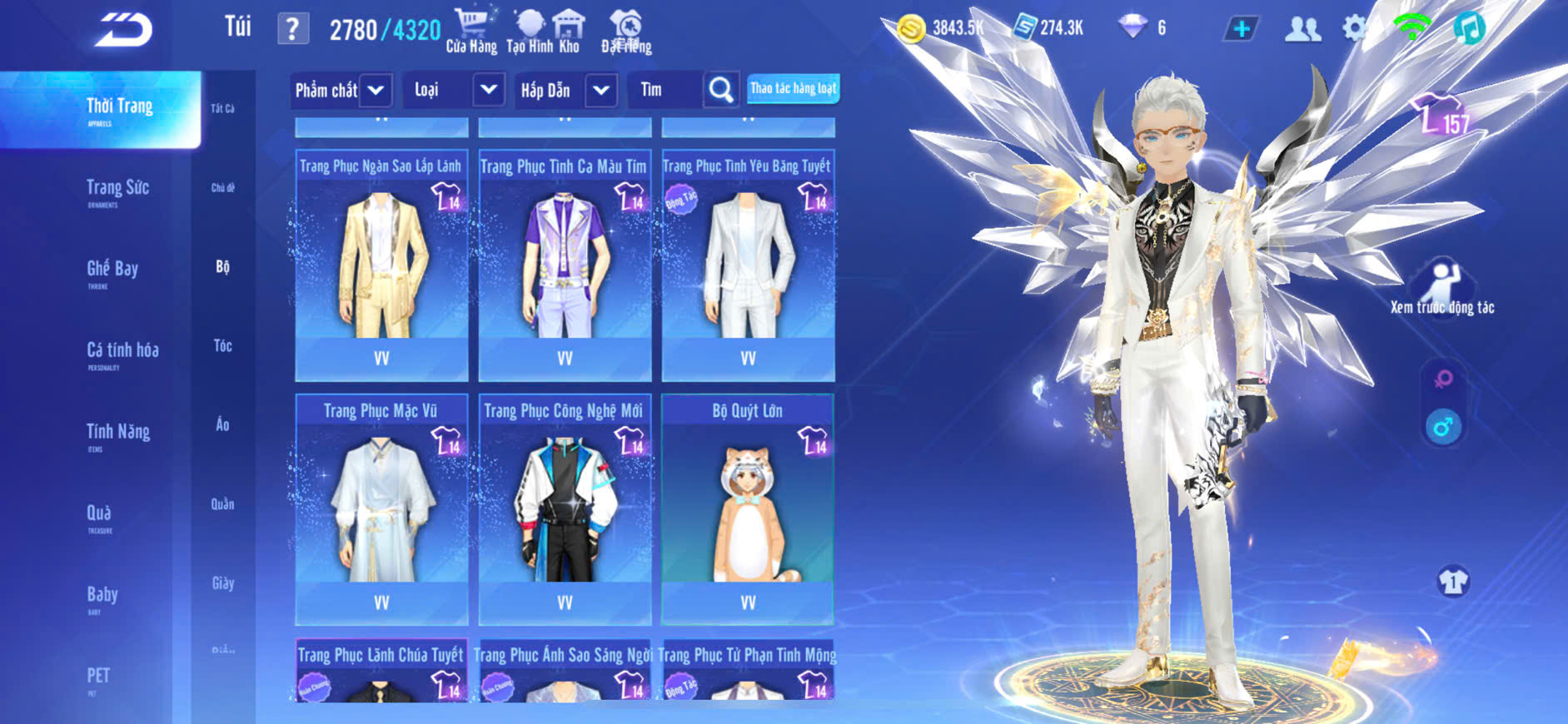Expand the Phẩm chất dropdown
Image resolution: width=1568 pixels, height=724 pixels.
tap(376, 90)
